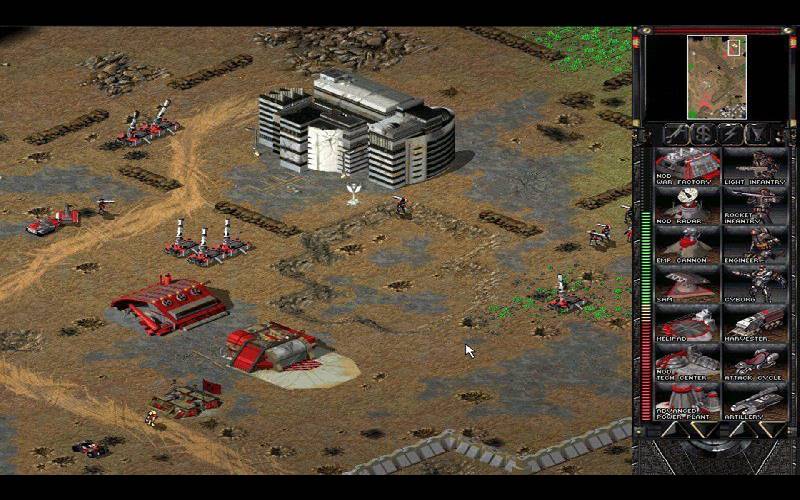
Task: Click the radar minimap
Action: [x=716, y=76]
